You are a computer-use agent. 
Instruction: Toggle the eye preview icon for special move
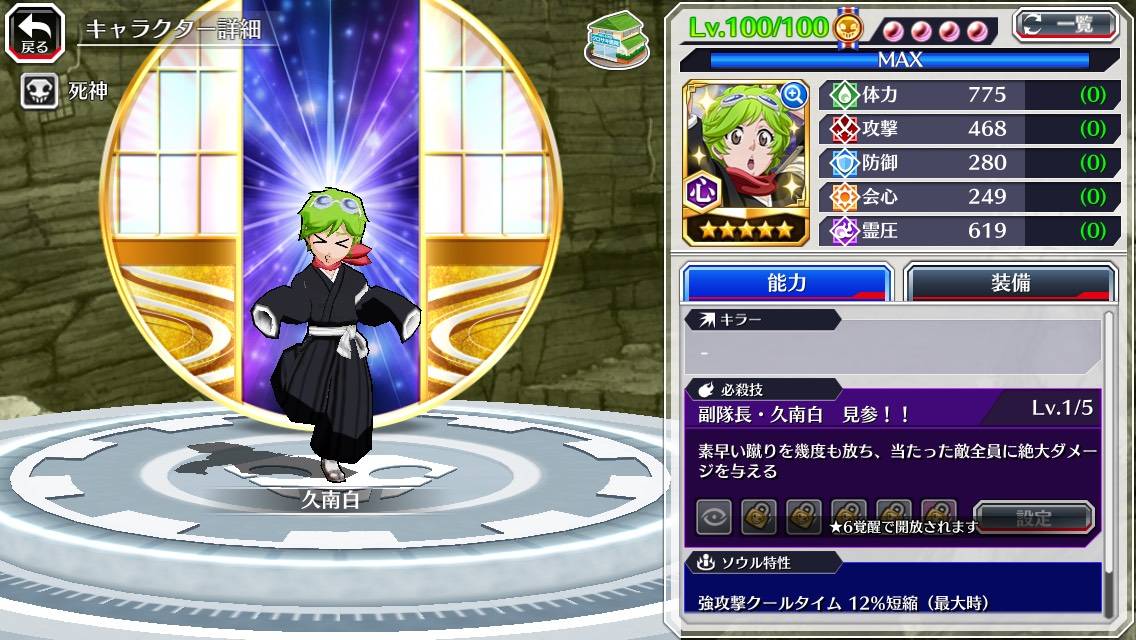[x=714, y=518]
